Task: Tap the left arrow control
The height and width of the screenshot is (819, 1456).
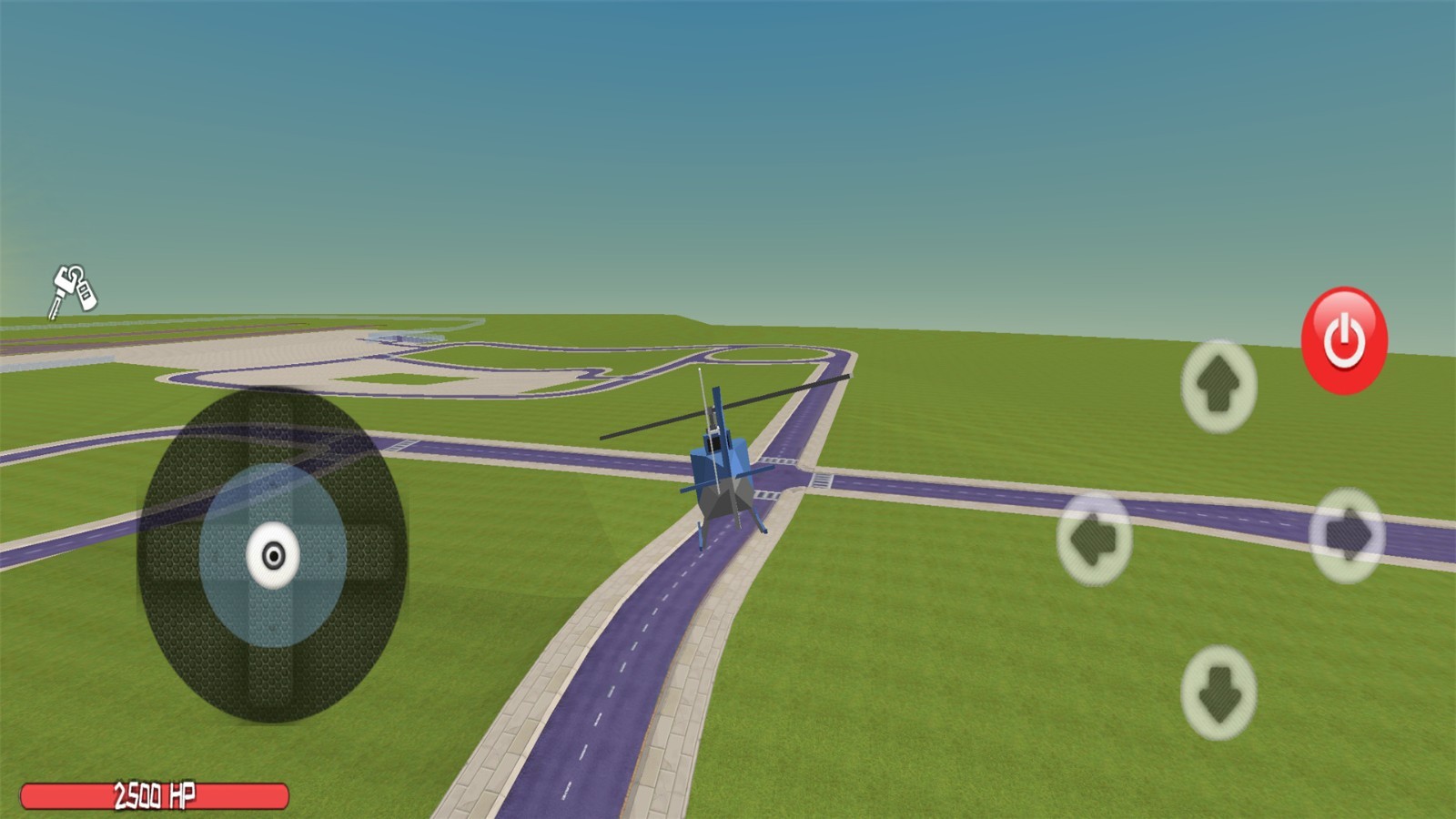Action: pos(1094,539)
